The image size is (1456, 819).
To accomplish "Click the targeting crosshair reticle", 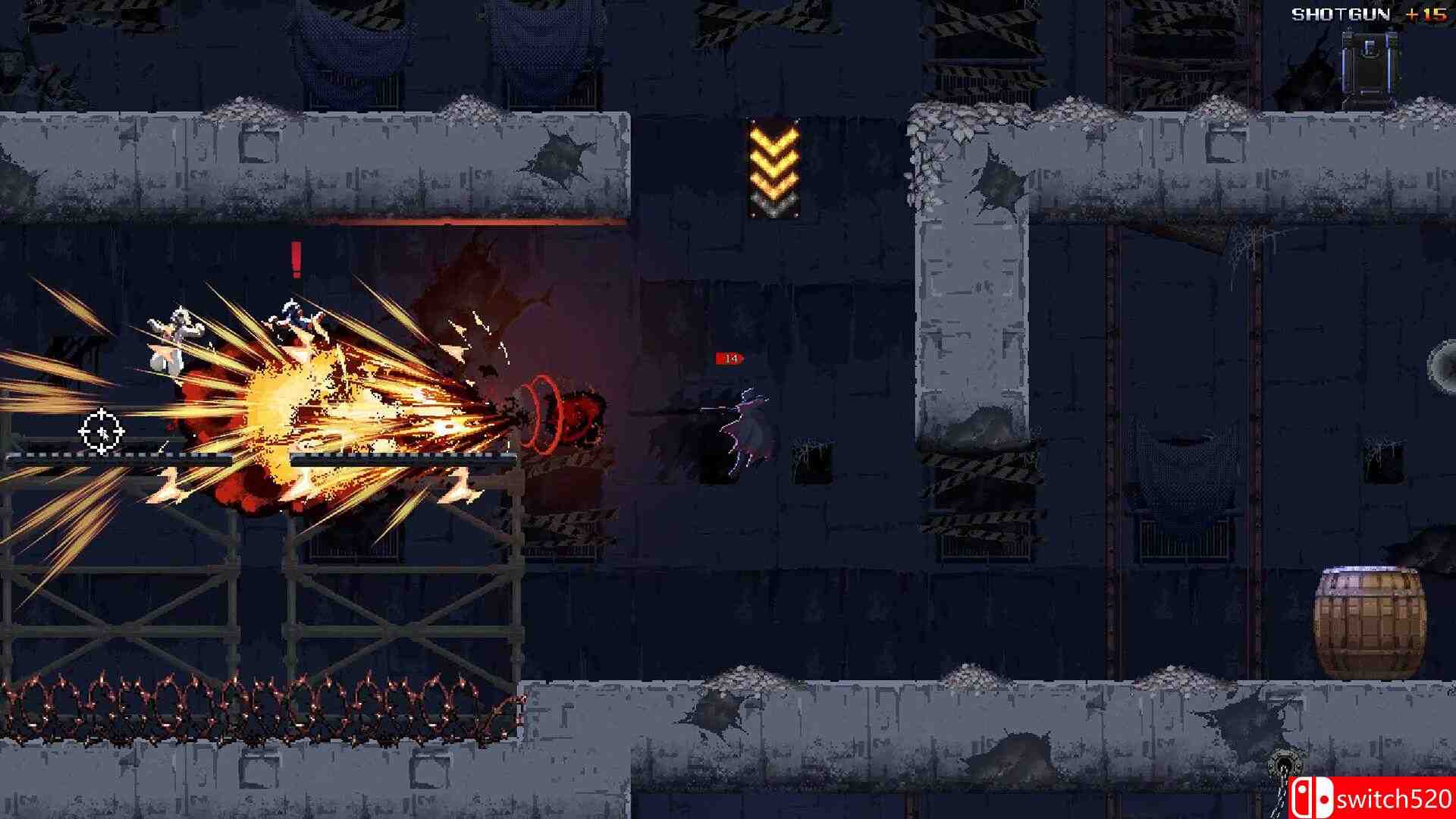I will click(101, 431).
